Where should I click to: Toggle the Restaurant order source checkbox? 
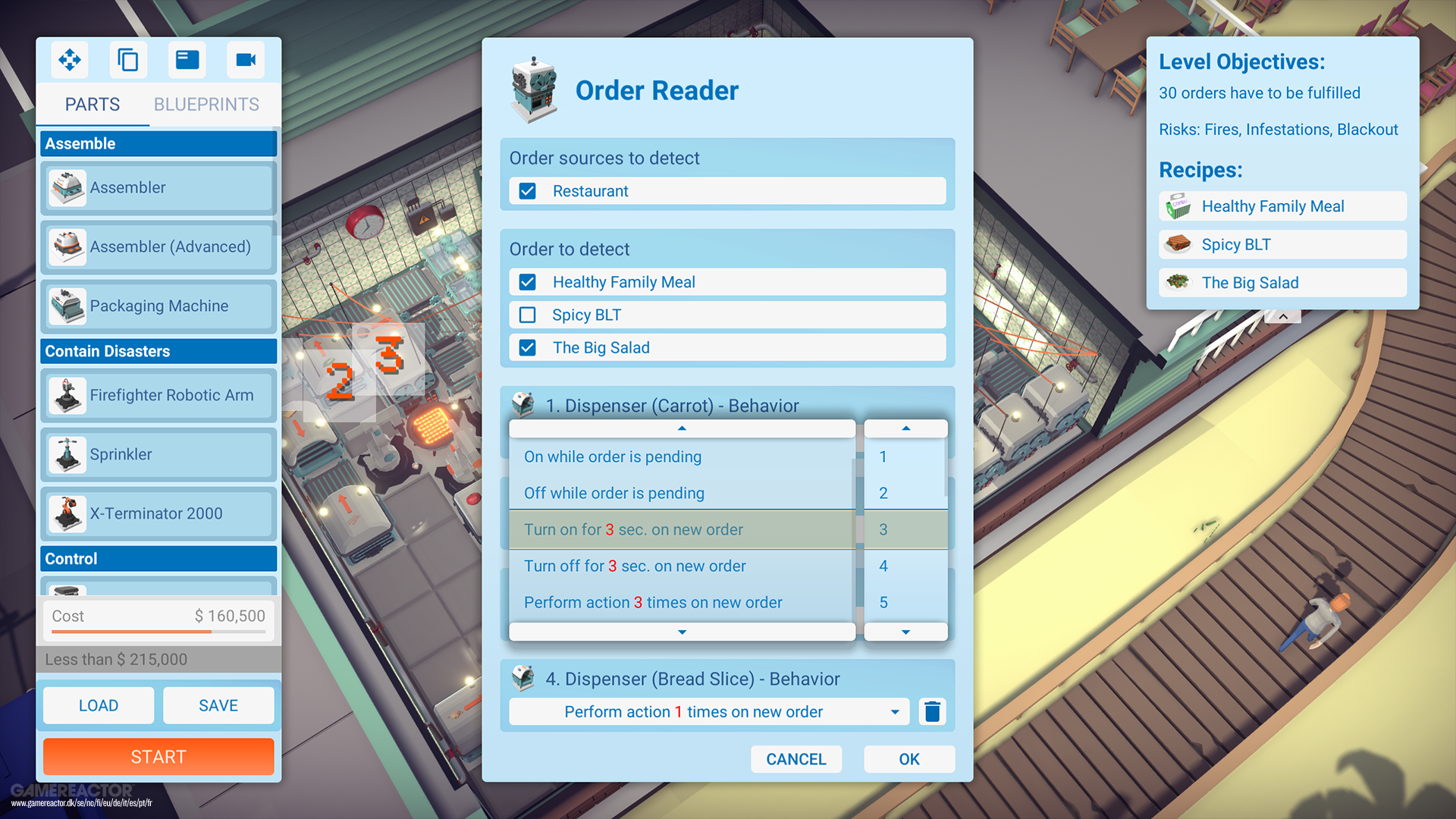pos(528,191)
